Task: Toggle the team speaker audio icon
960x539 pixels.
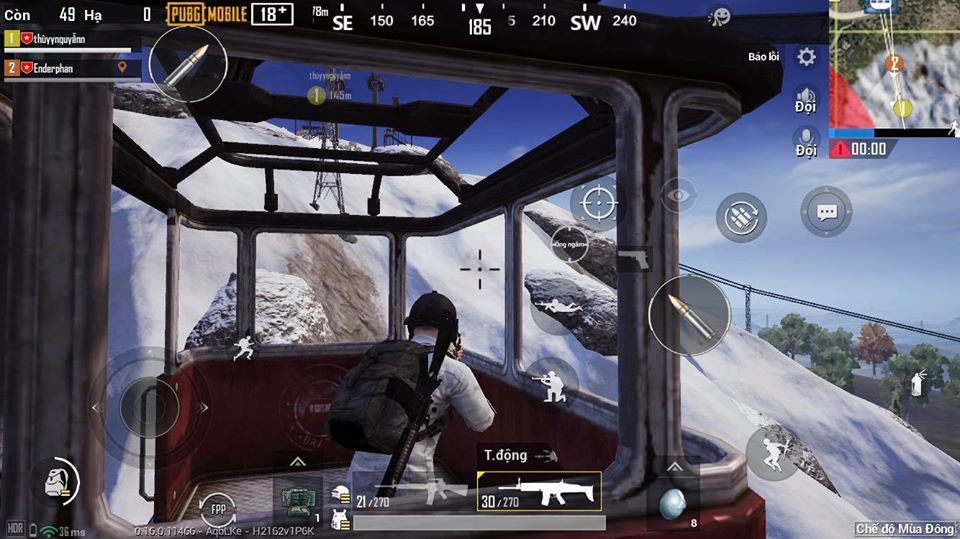Action: coord(806,100)
